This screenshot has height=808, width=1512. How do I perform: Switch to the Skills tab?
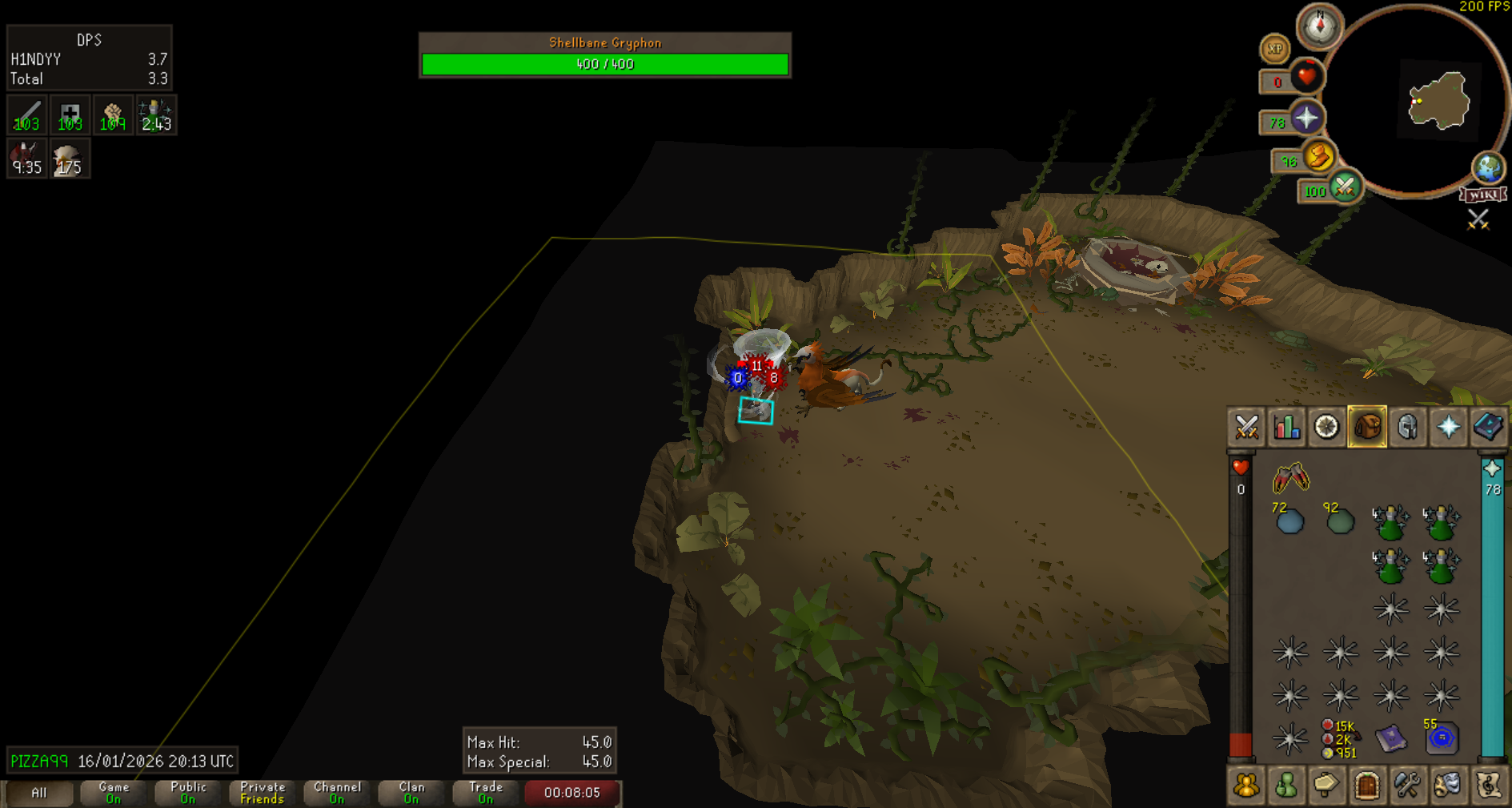pyautogui.click(x=1286, y=427)
